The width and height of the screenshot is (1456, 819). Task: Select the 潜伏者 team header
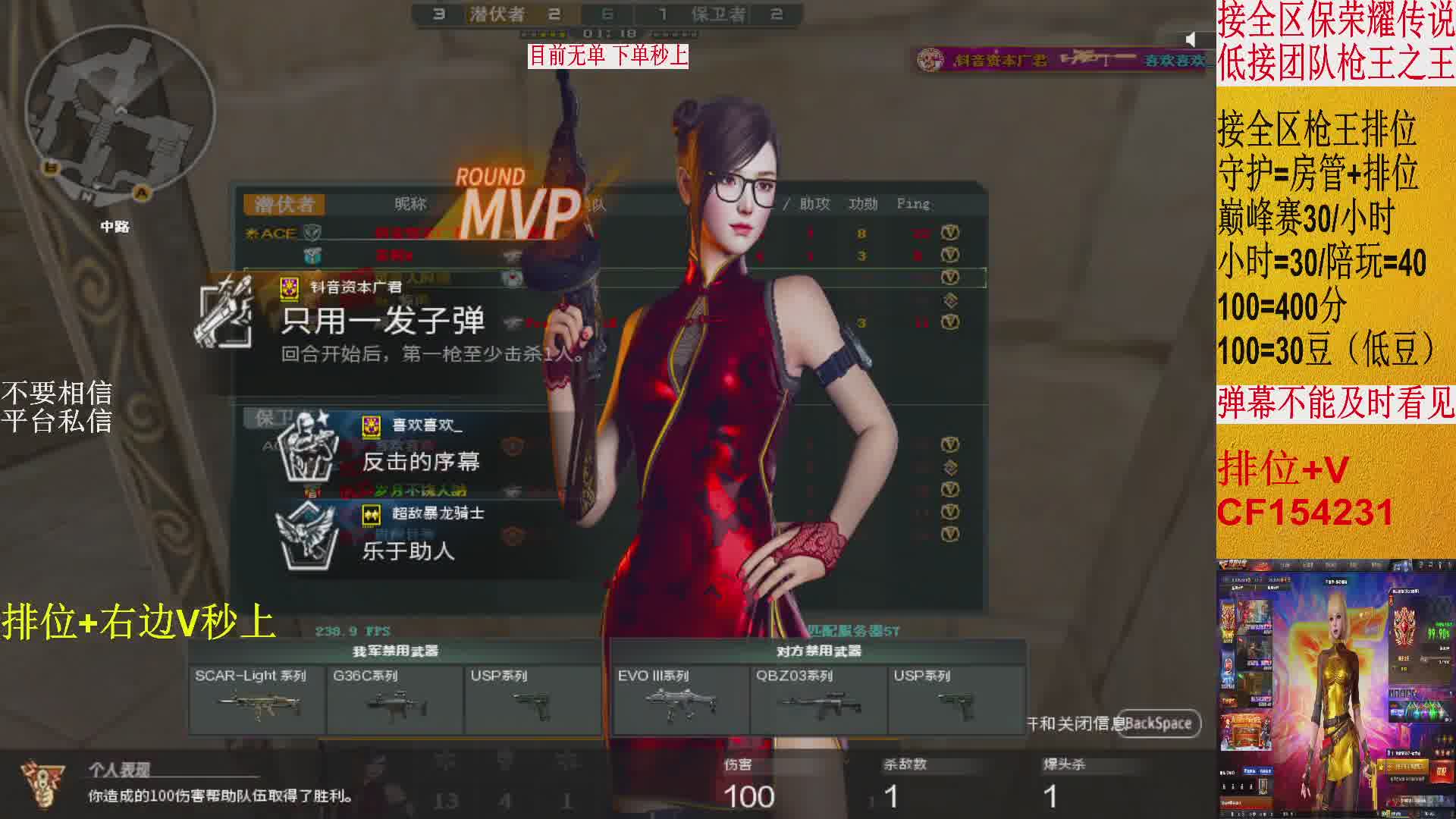(284, 204)
